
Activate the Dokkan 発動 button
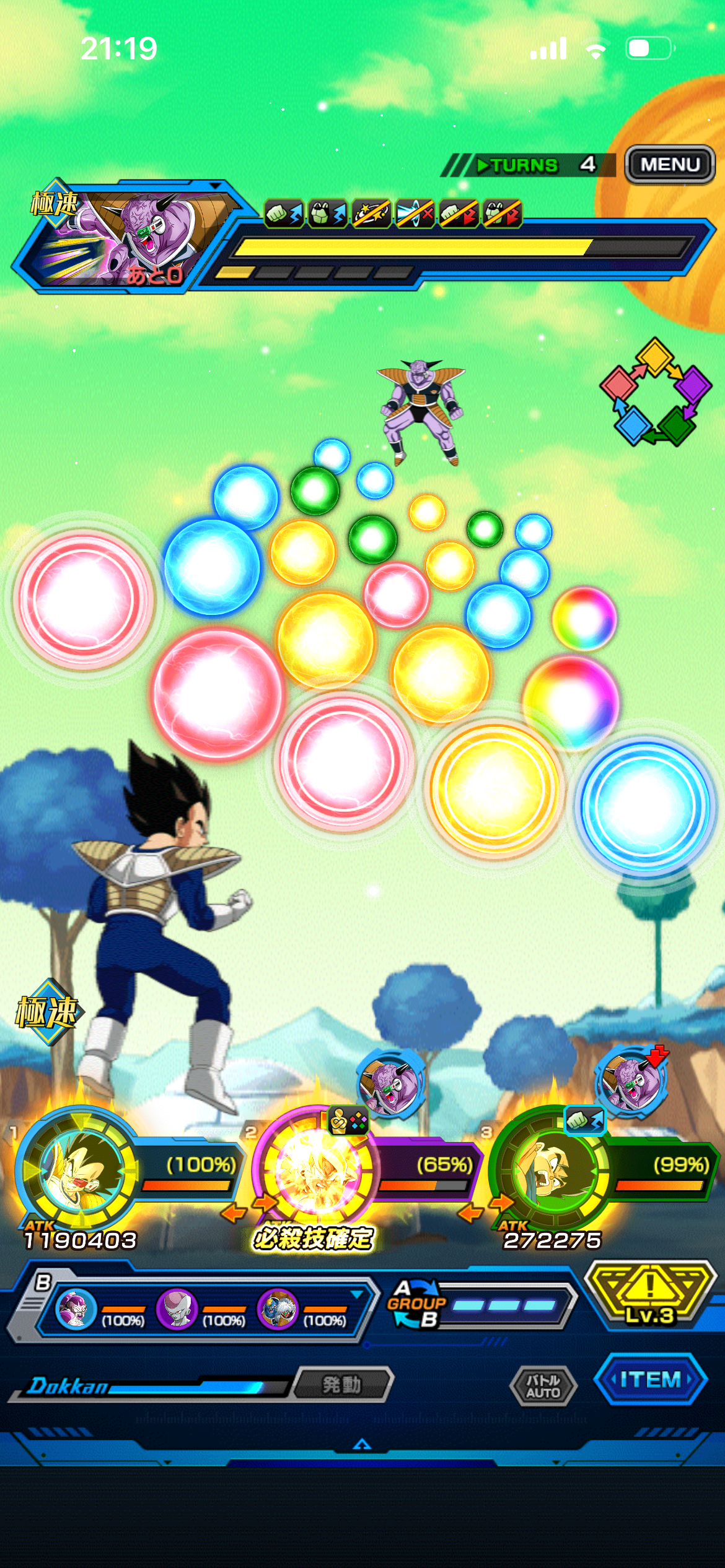point(342,1384)
